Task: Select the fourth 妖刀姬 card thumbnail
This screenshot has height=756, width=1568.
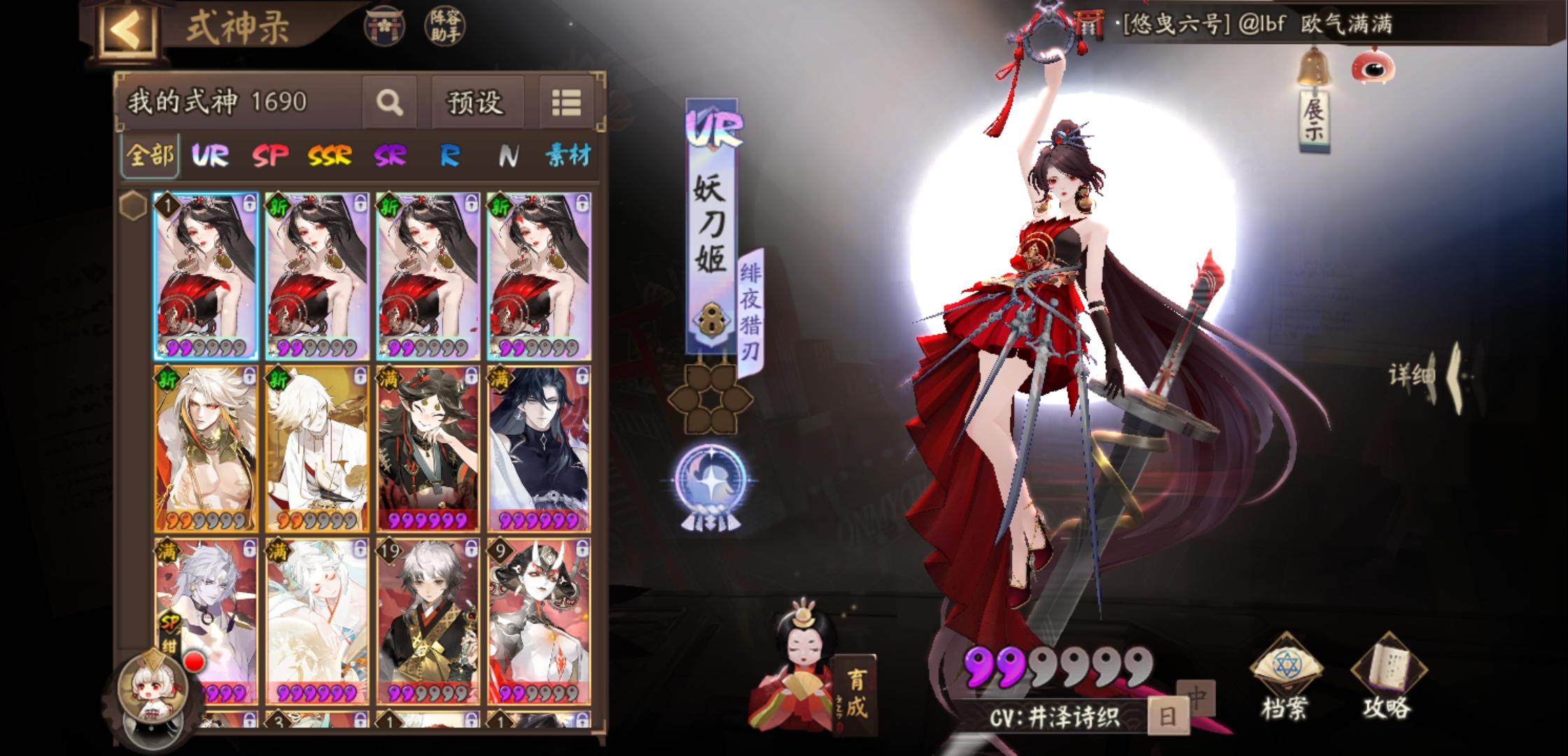Action: click(x=539, y=273)
